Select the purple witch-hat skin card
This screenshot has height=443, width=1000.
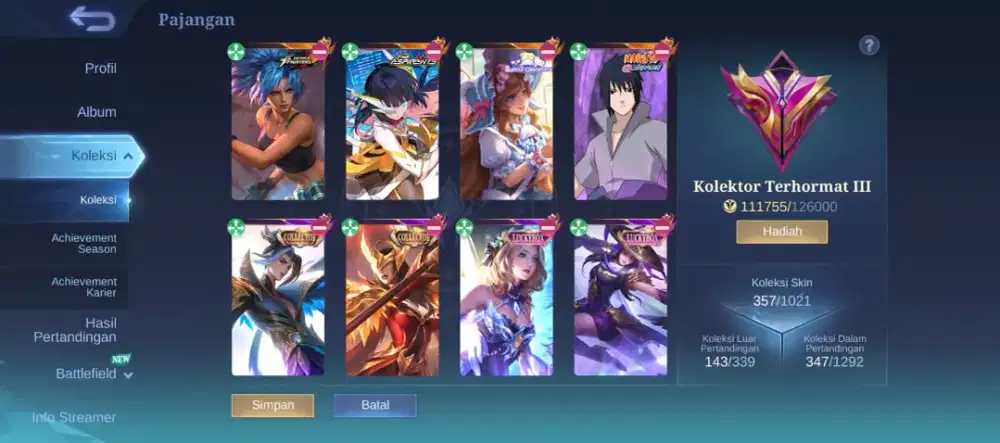click(x=621, y=301)
